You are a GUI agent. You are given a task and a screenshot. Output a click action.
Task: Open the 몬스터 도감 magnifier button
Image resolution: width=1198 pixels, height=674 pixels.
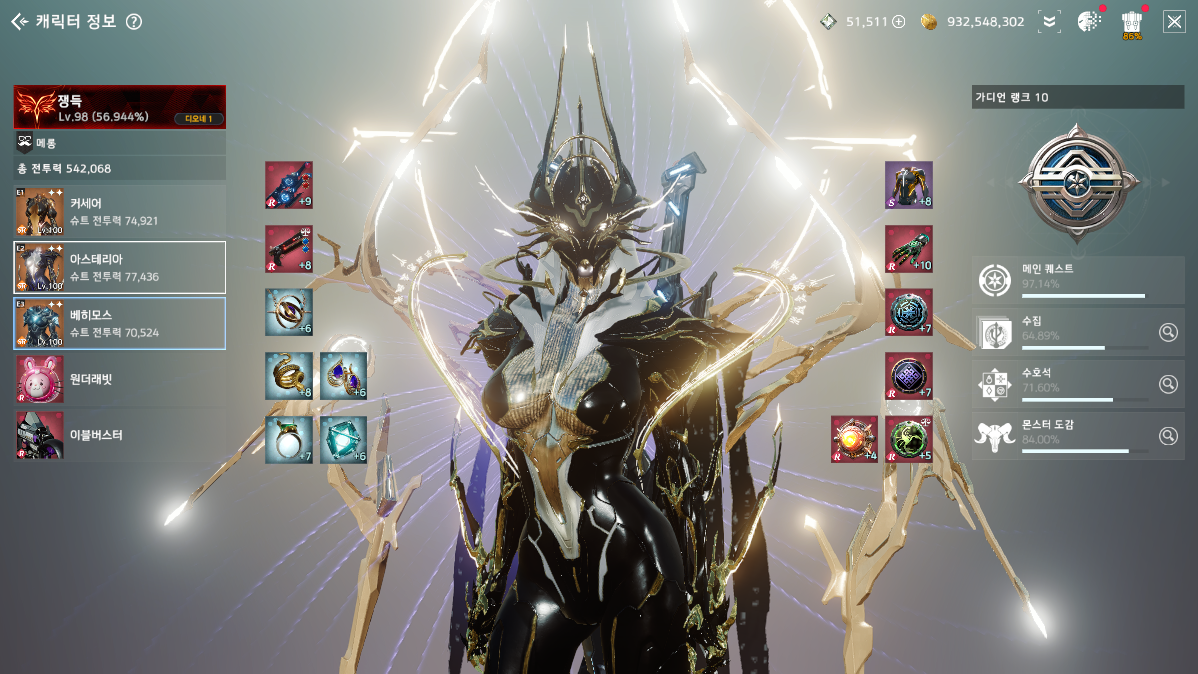1167,436
